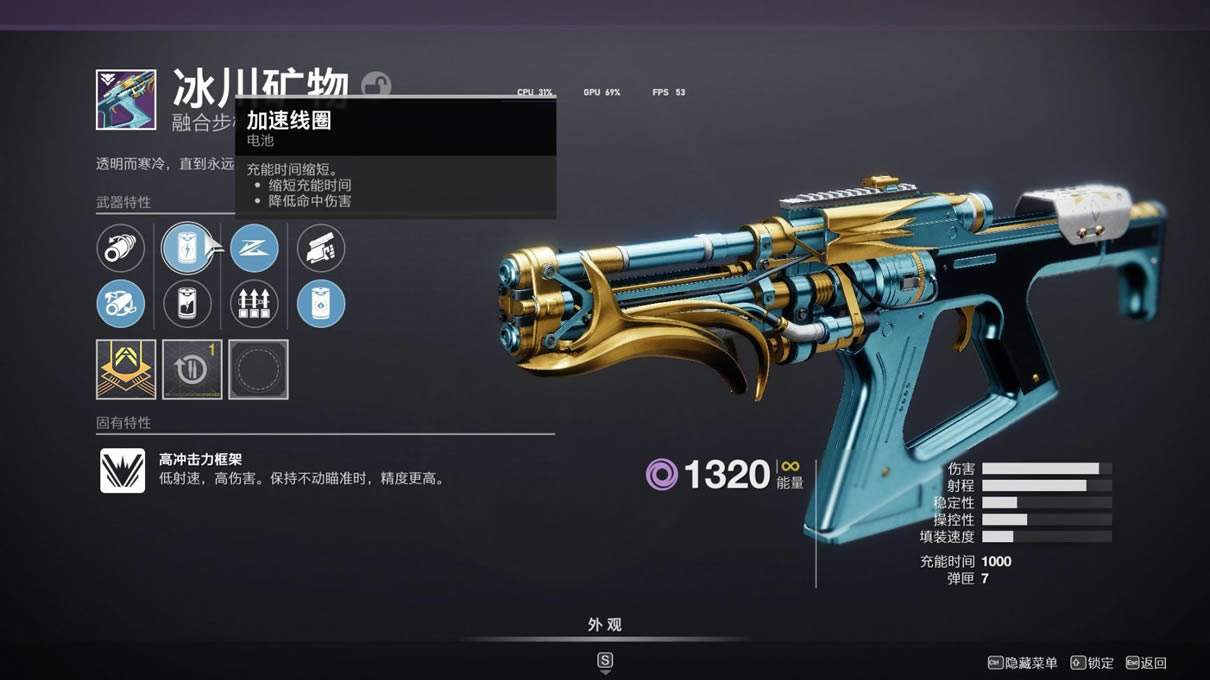Select the blue canister trait perk

coord(321,304)
